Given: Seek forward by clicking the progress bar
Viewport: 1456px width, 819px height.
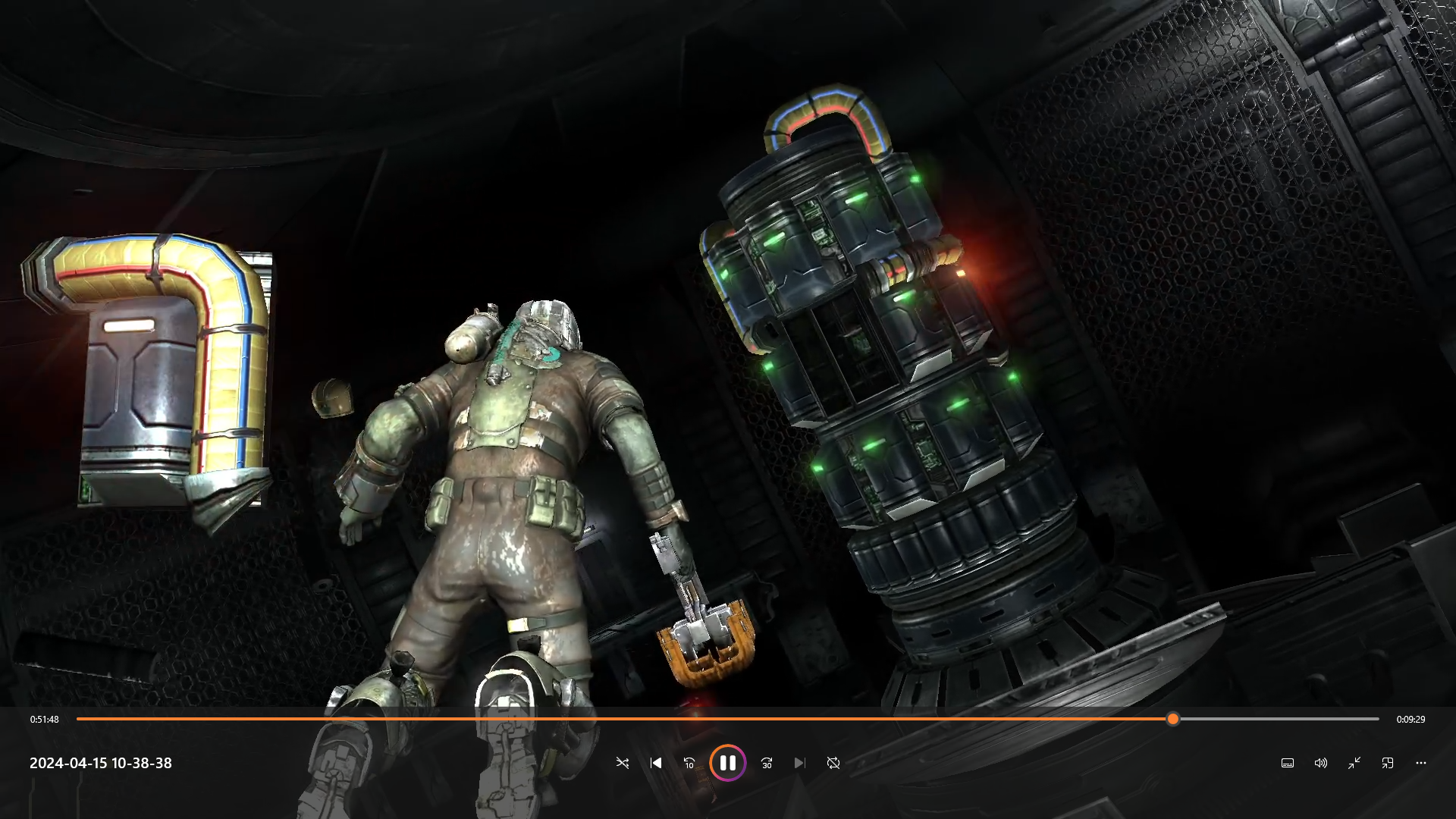Looking at the screenshot, I should [1289, 719].
